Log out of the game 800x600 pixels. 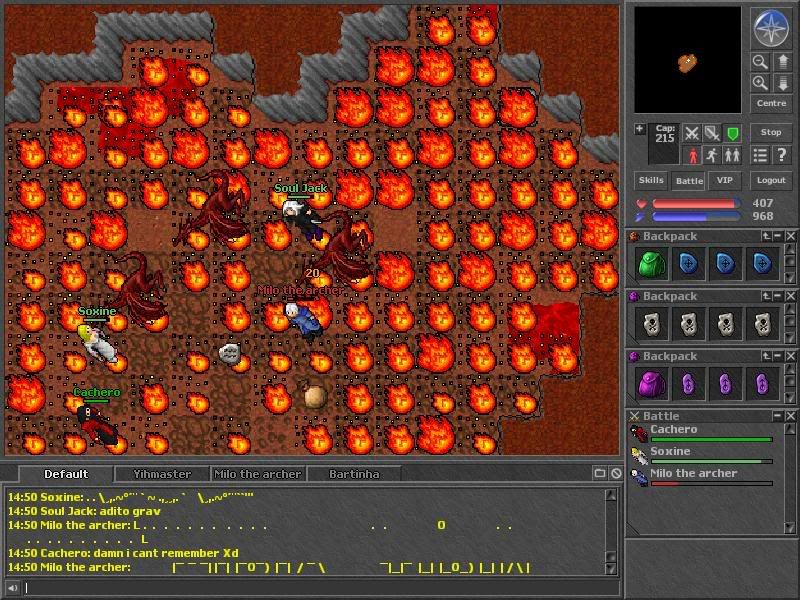pos(771,181)
